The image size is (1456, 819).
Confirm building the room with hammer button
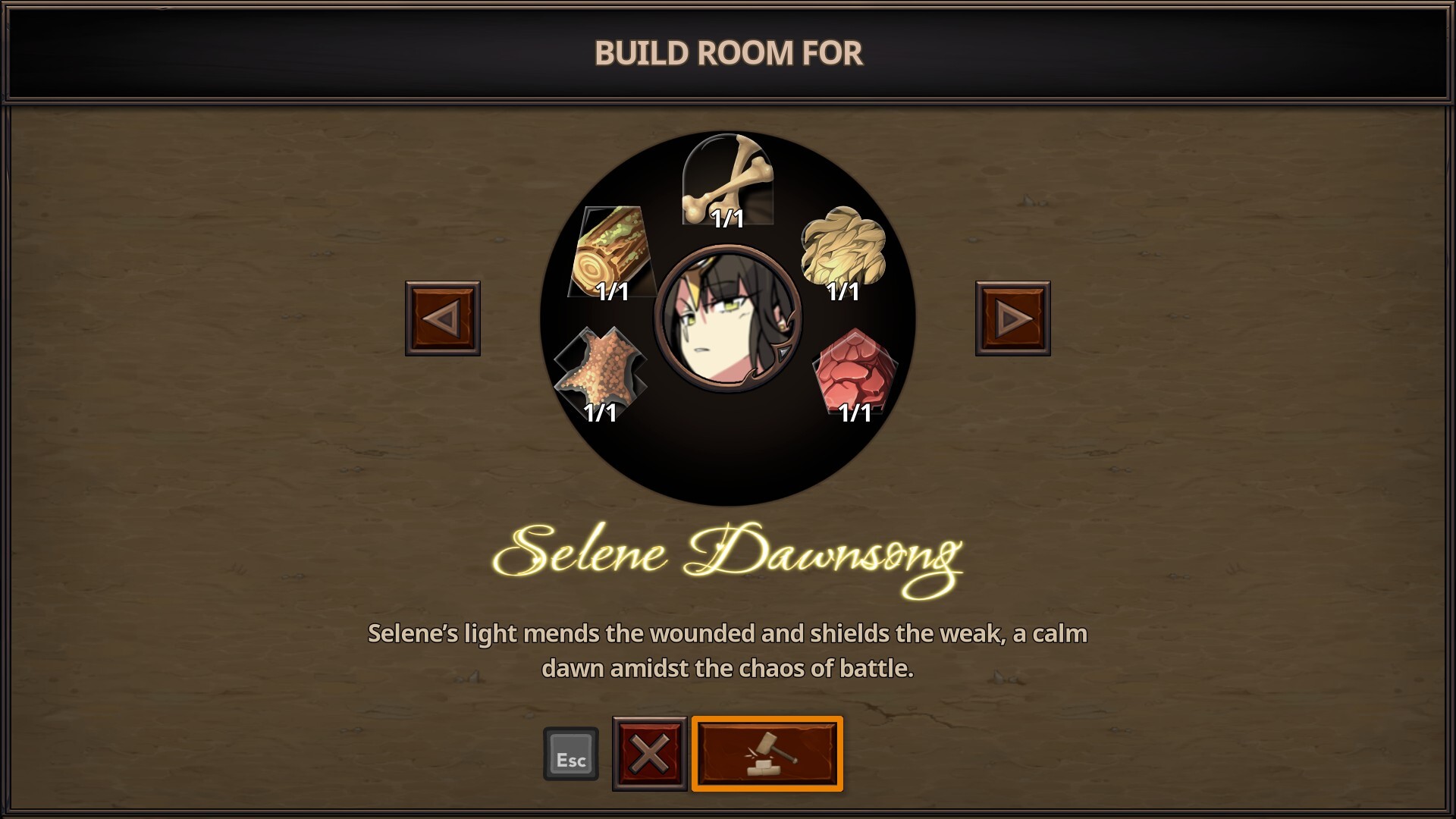(767, 754)
